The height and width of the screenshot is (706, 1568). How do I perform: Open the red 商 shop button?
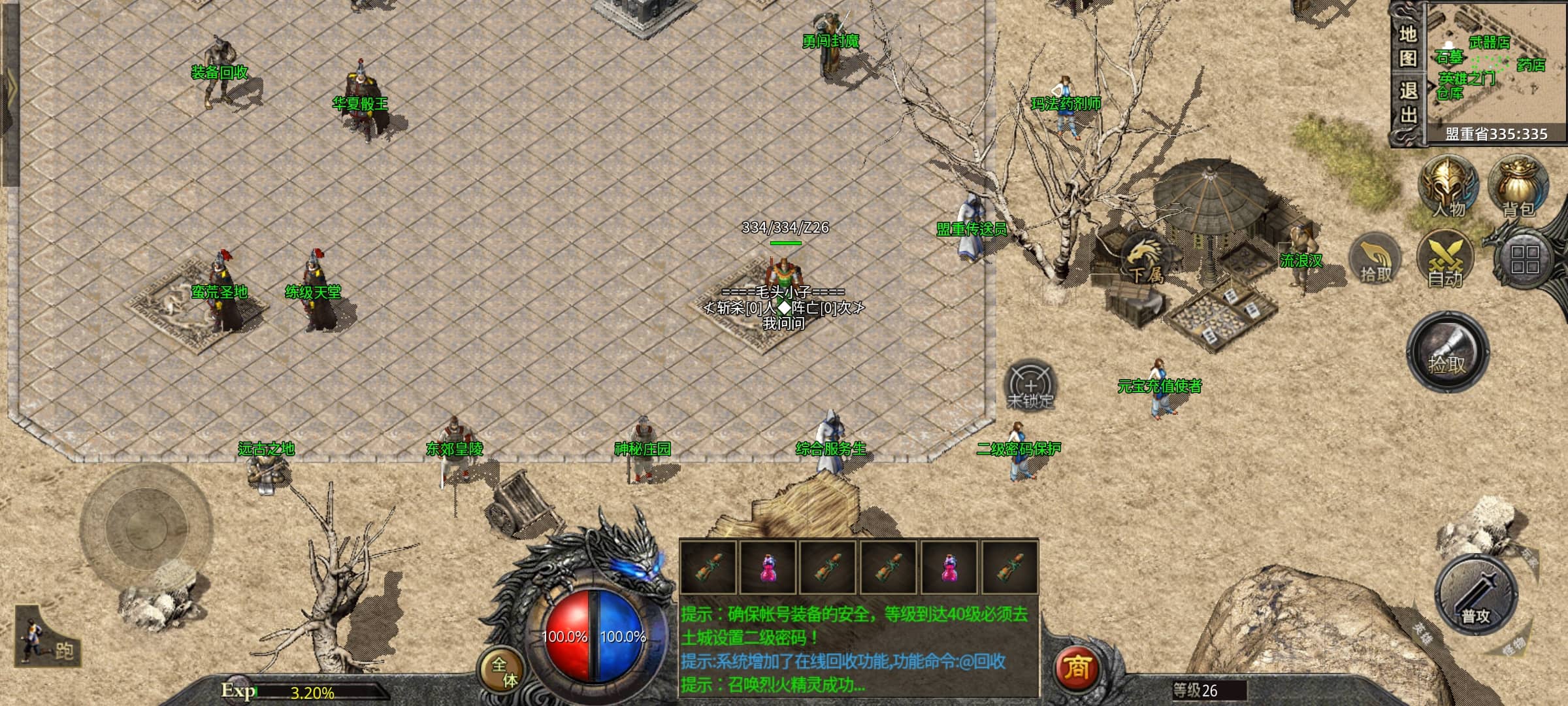pyautogui.click(x=1076, y=667)
